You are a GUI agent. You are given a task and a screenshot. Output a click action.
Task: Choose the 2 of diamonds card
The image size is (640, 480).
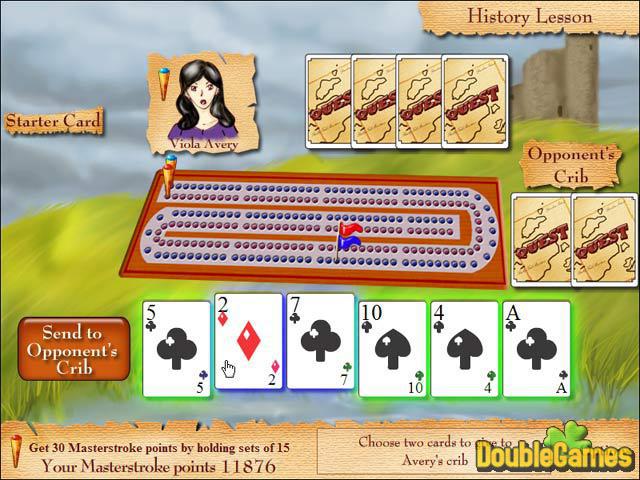coord(249,342)
